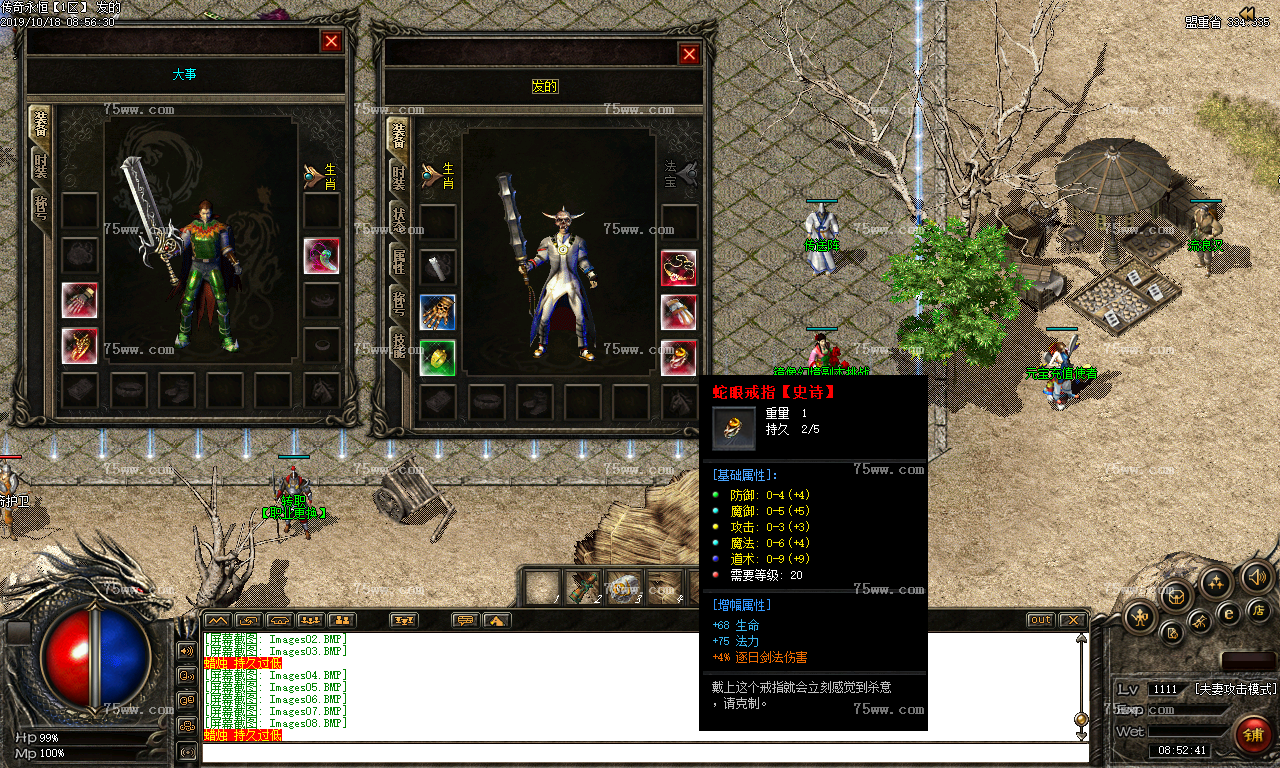
Task: Select the golden gauntlet on blue background
Action: click(438, 312)
